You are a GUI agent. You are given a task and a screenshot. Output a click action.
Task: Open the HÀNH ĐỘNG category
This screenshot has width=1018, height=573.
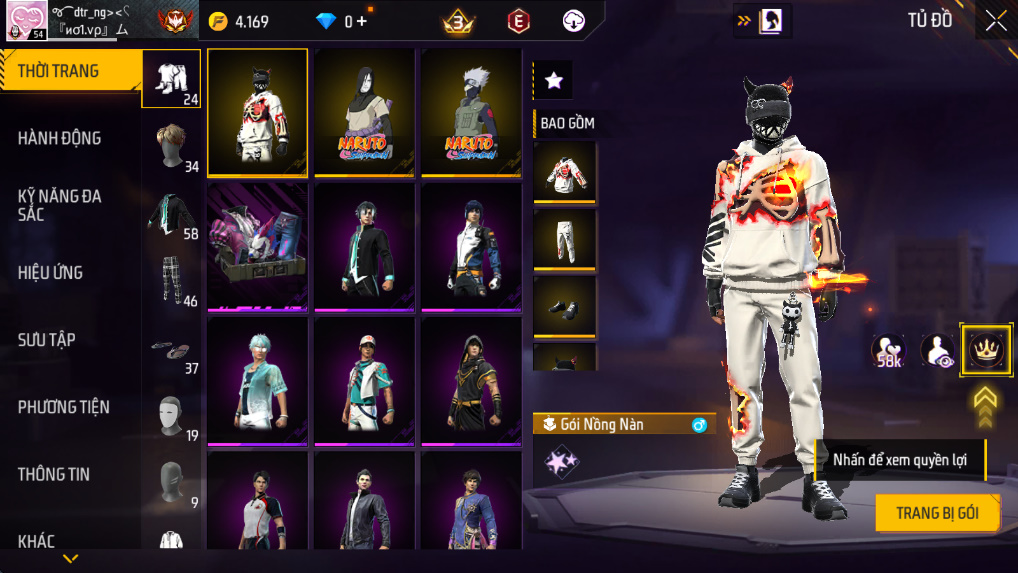(60, 138)
